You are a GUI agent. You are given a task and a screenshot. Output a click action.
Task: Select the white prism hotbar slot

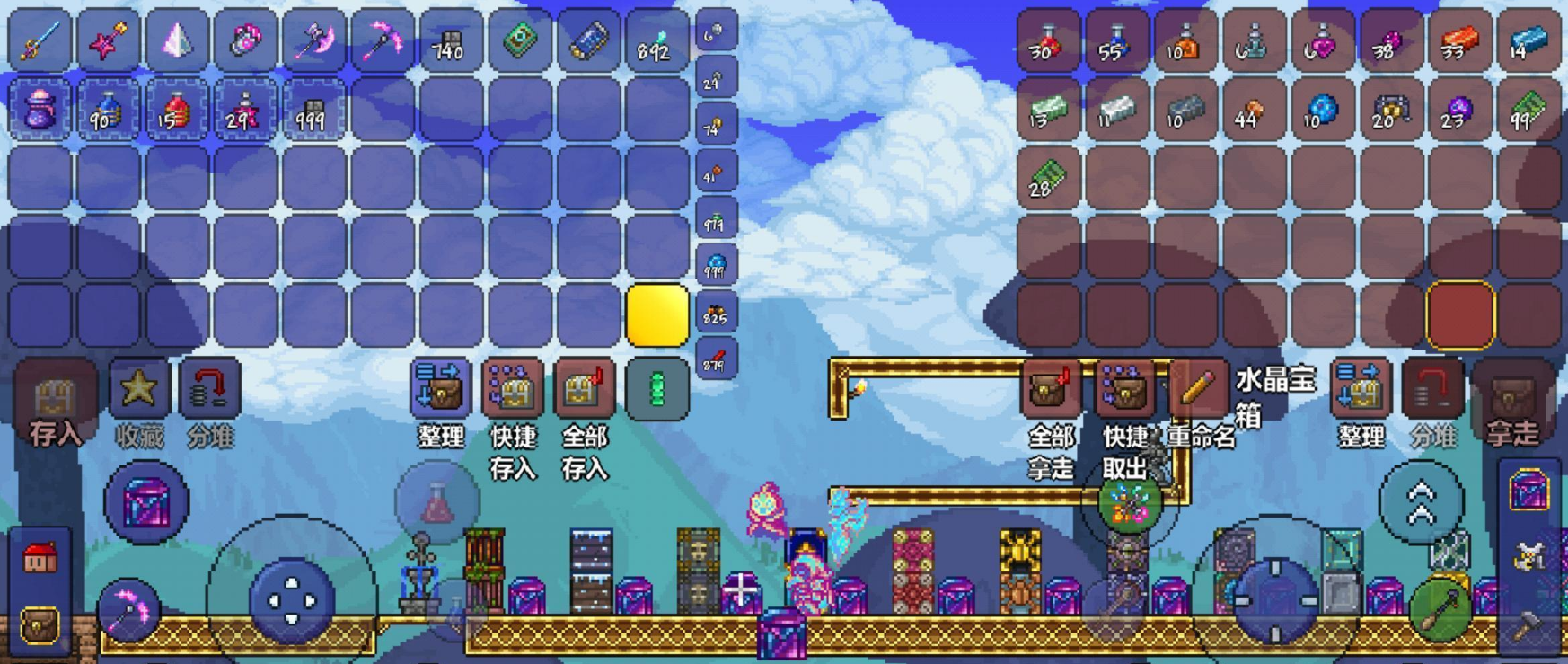[176, 41]
